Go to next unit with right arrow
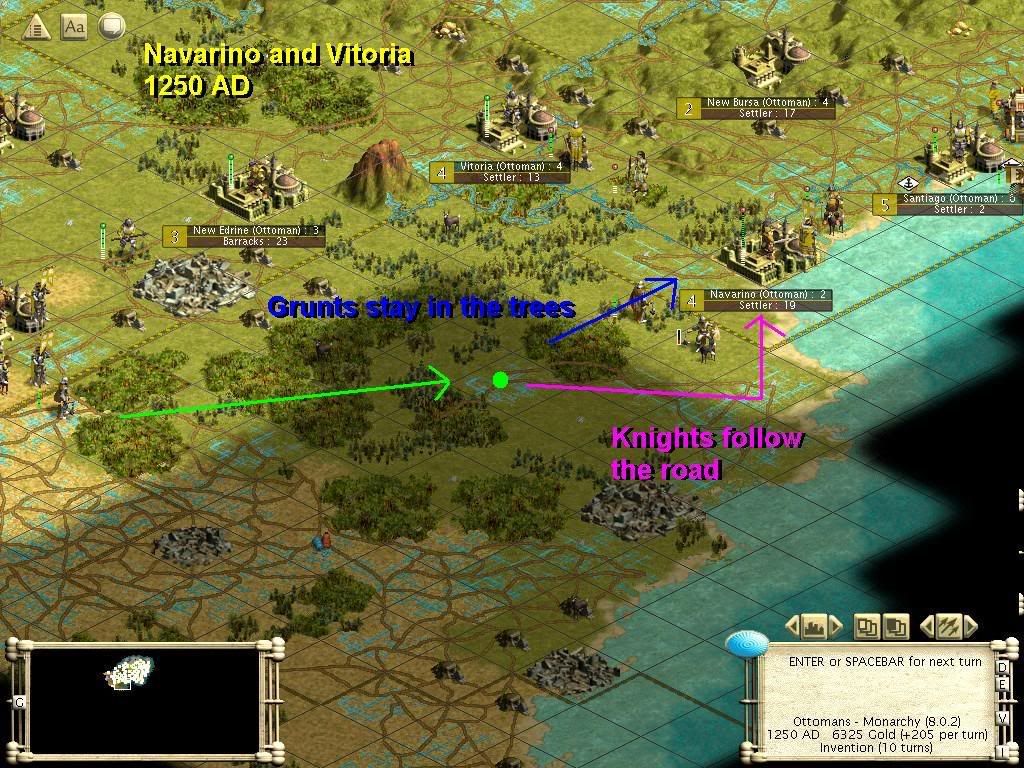Image resolution: width=1024 pixels, height=768 pixels. point(969,627)
